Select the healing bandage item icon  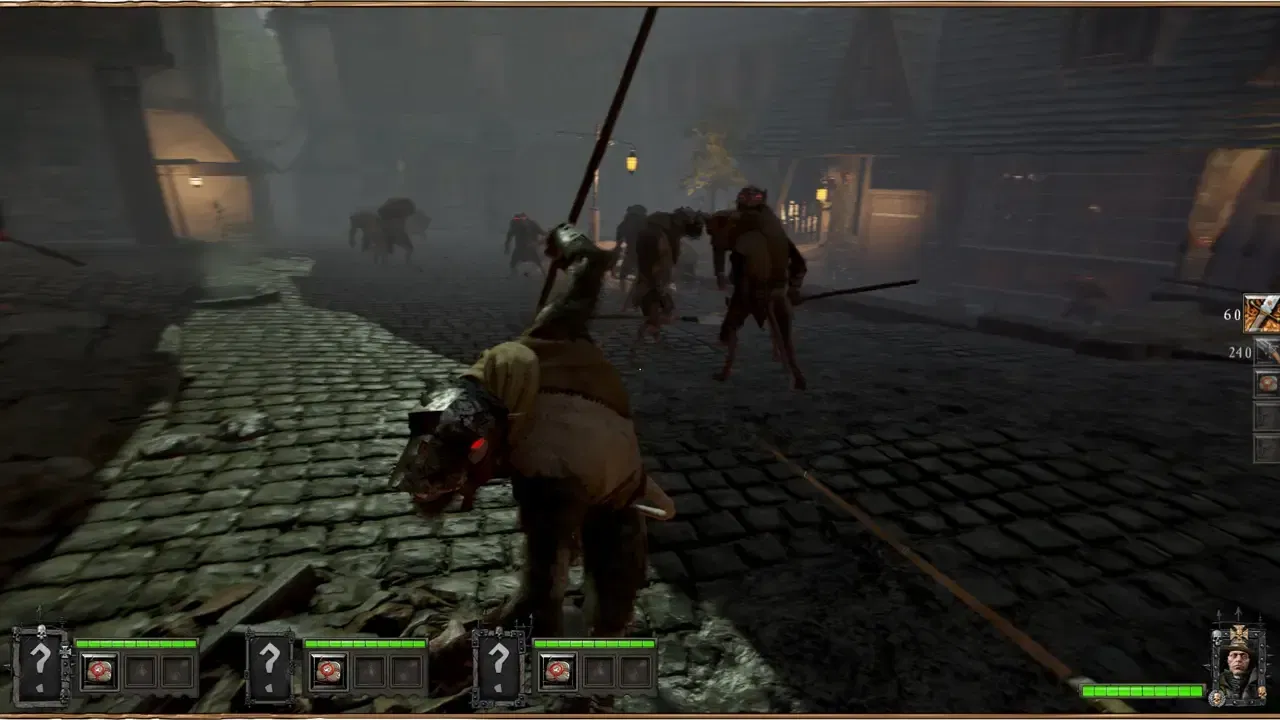click(x=1266, y=385)
